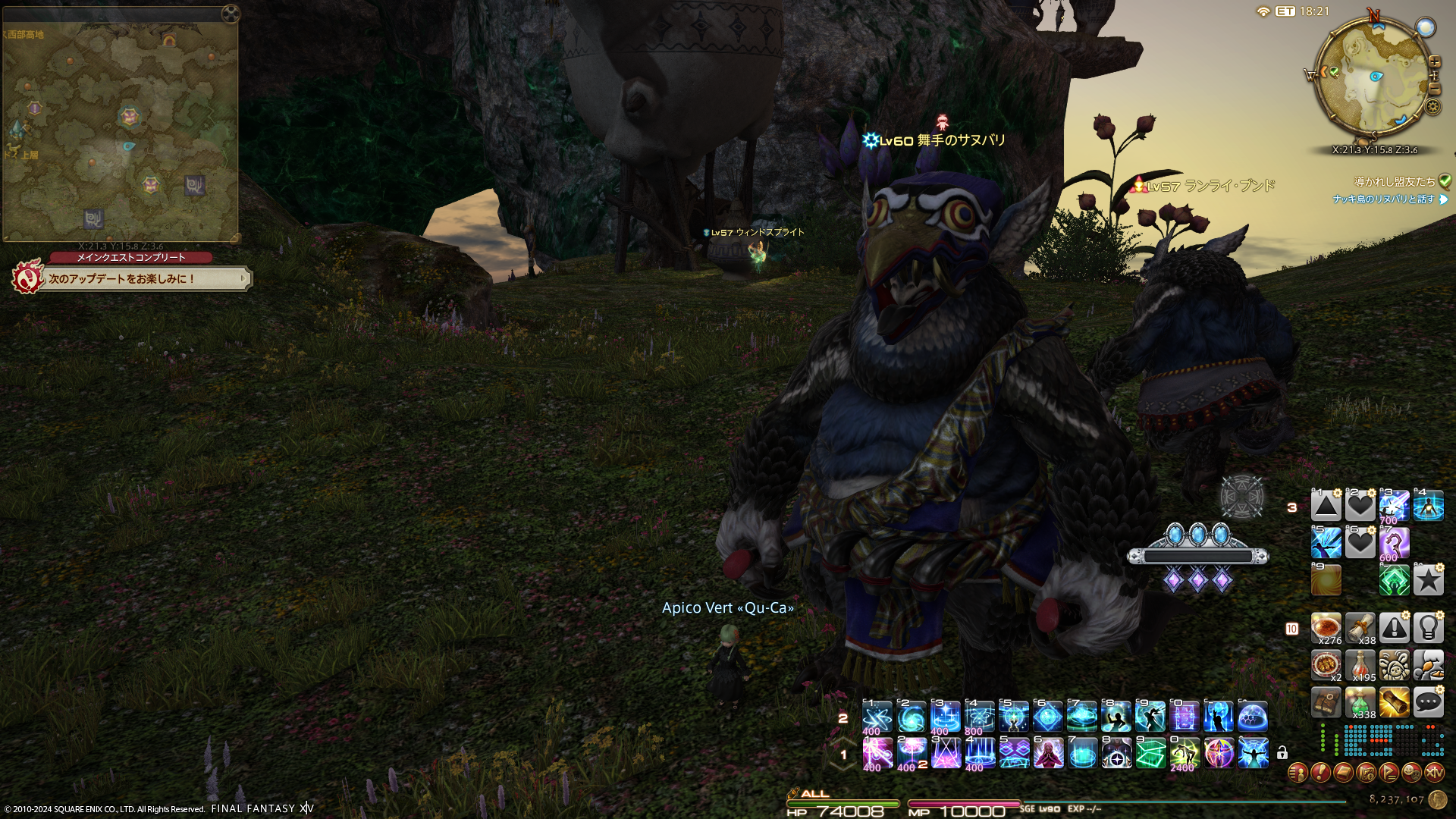This screenshot has height=819, width=1456.
Task: Use the green potion stack x338
Action: point(1360,702)
